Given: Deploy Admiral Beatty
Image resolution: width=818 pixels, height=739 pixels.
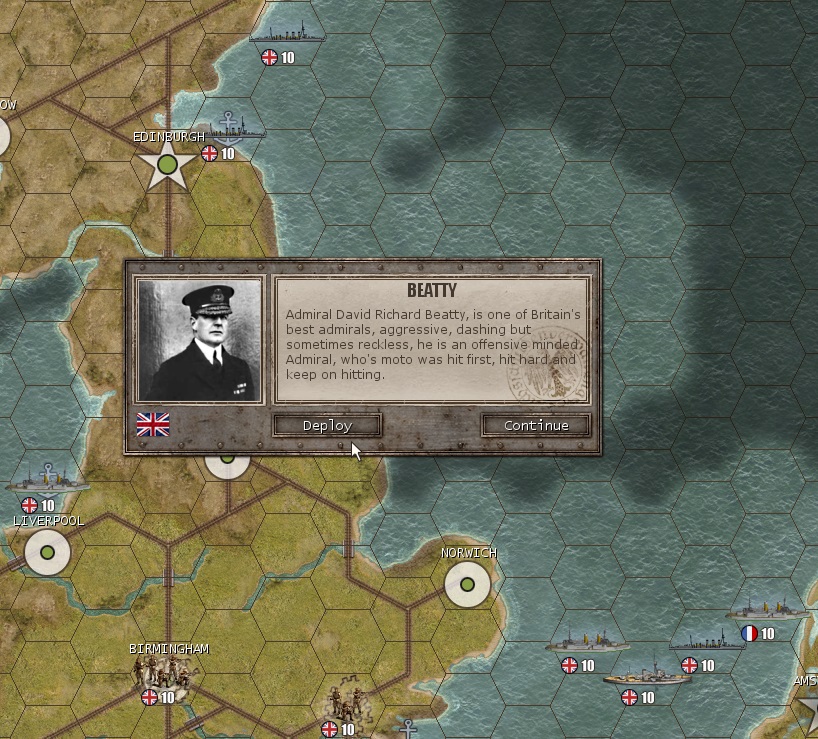Looking at the screenshot, I should point(327,426).
